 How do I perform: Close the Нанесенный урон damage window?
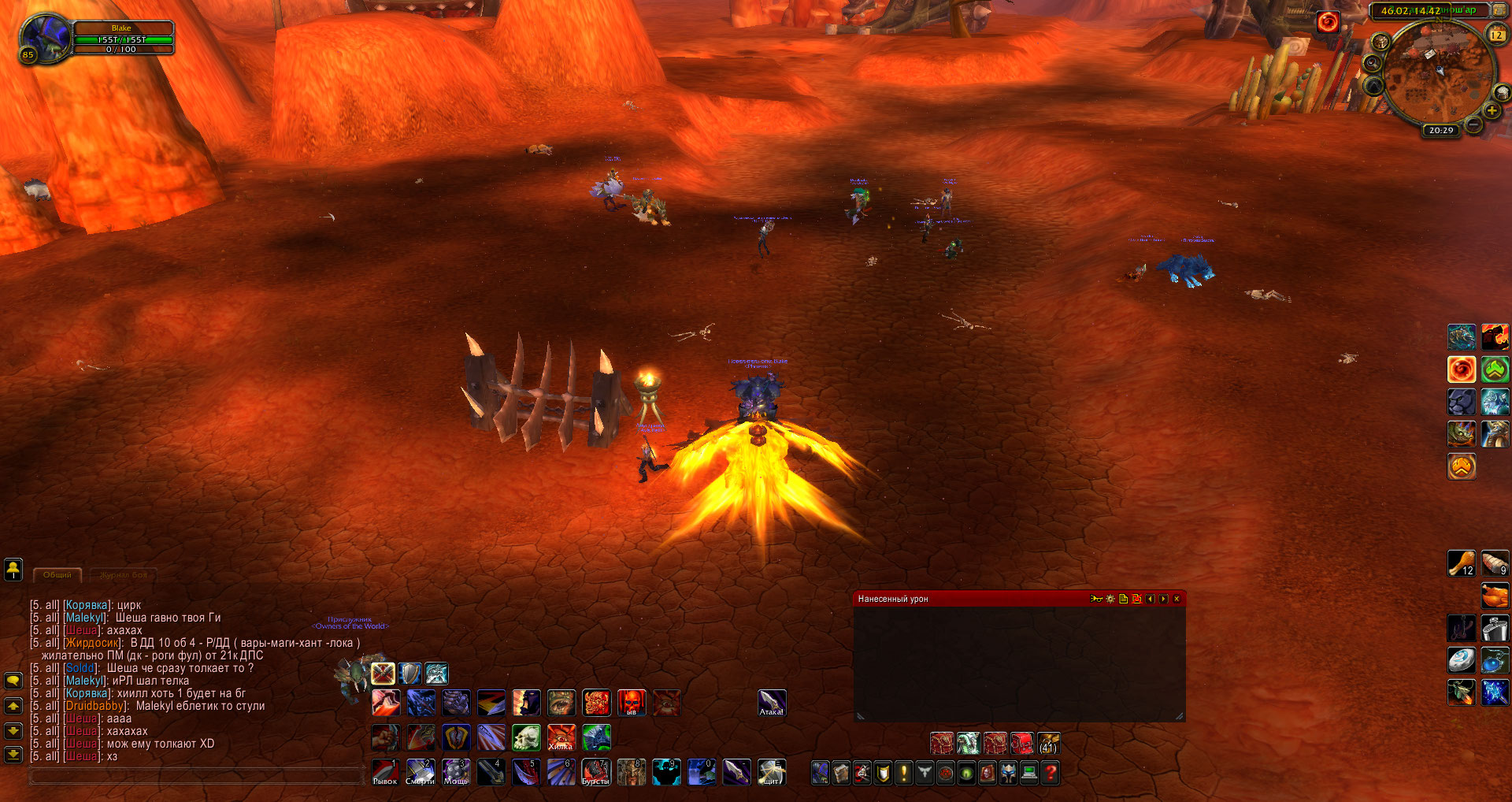[x=1177, y=599]
